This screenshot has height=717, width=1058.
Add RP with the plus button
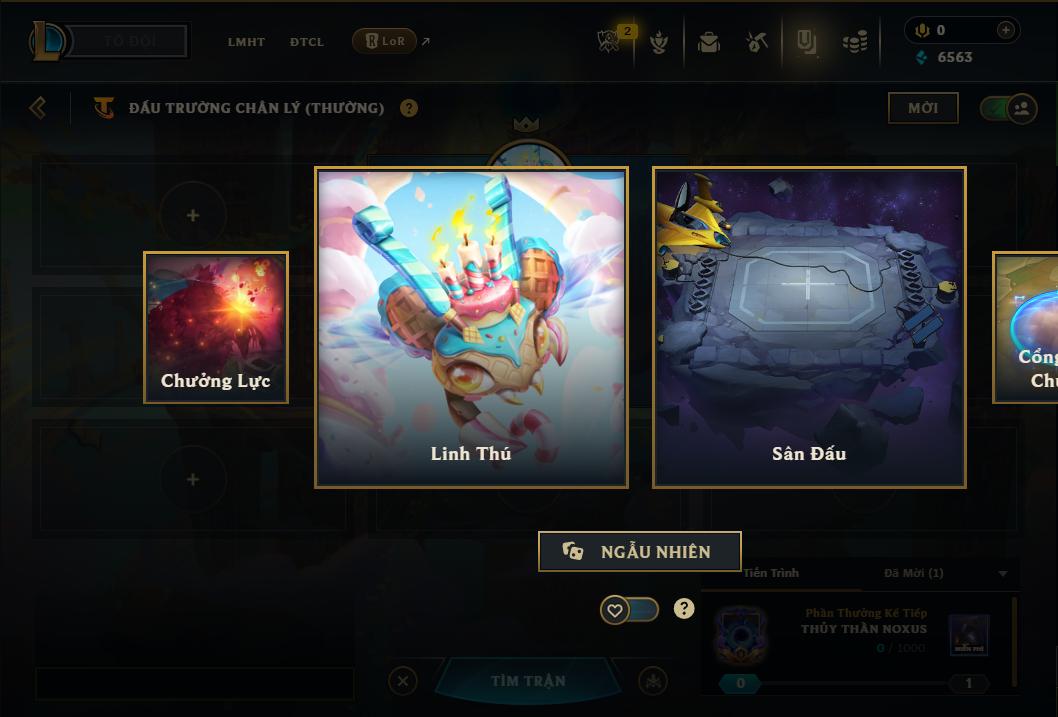(1006, 30)
